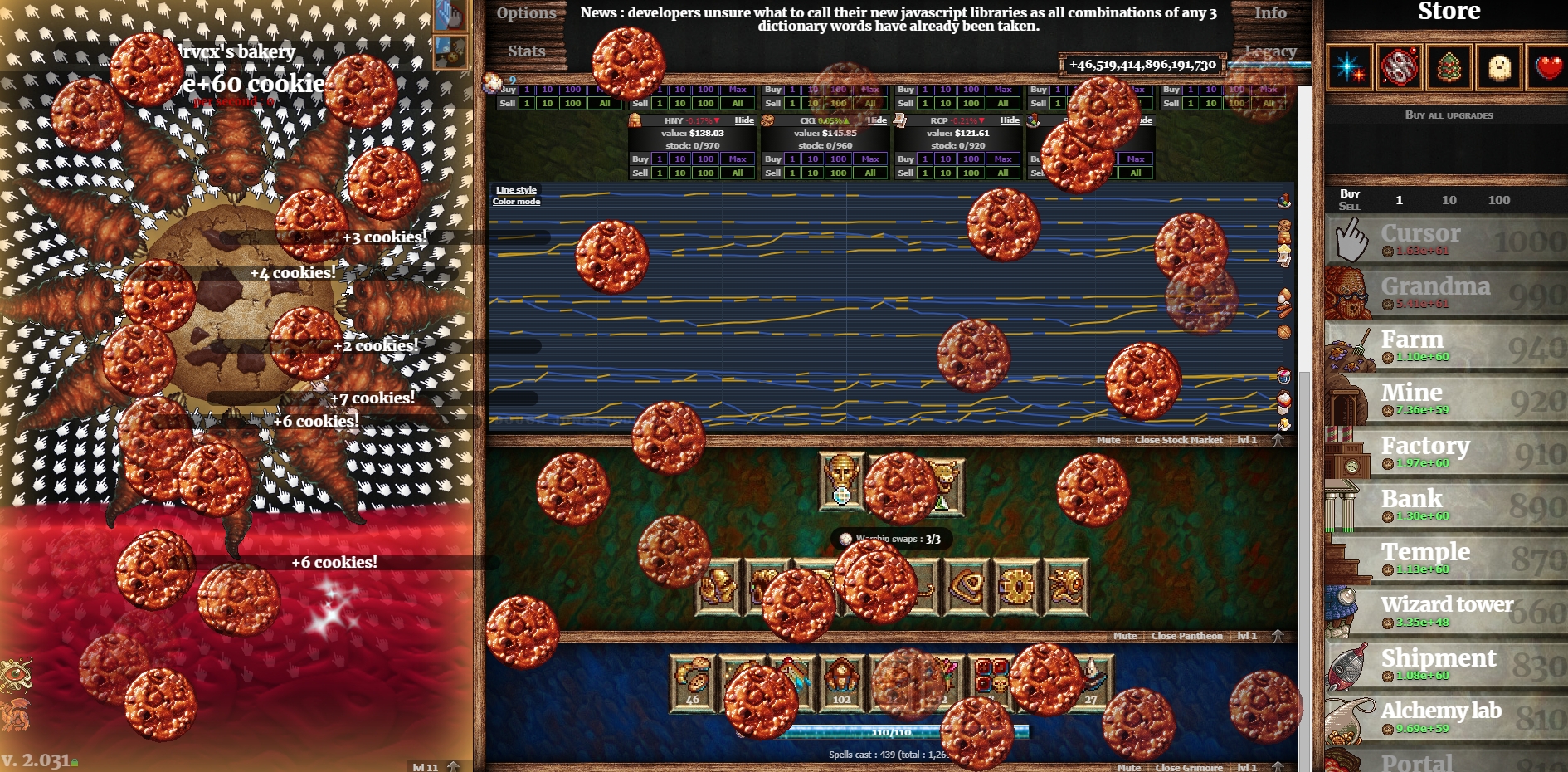Close the Stock Market minigame

point(1178,440)
